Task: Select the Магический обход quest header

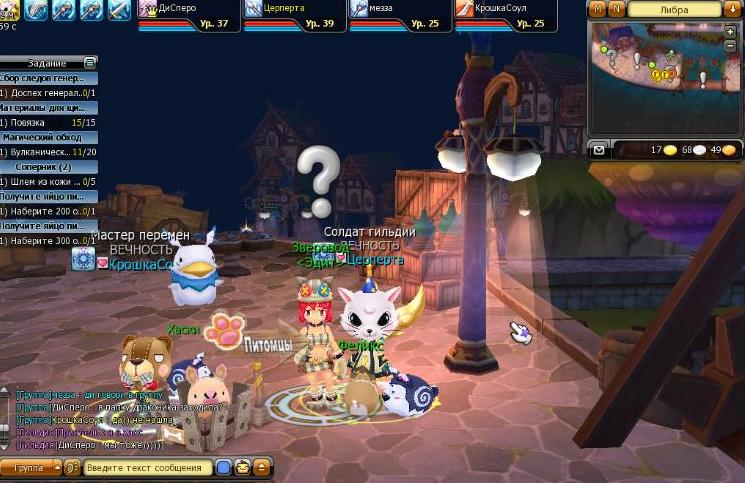Action: click(x=48, y=137)
